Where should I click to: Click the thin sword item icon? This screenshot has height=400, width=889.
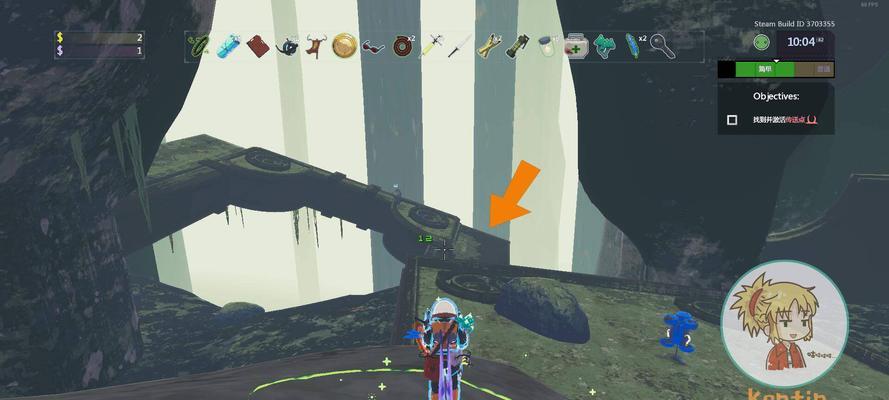coord(459,46)
